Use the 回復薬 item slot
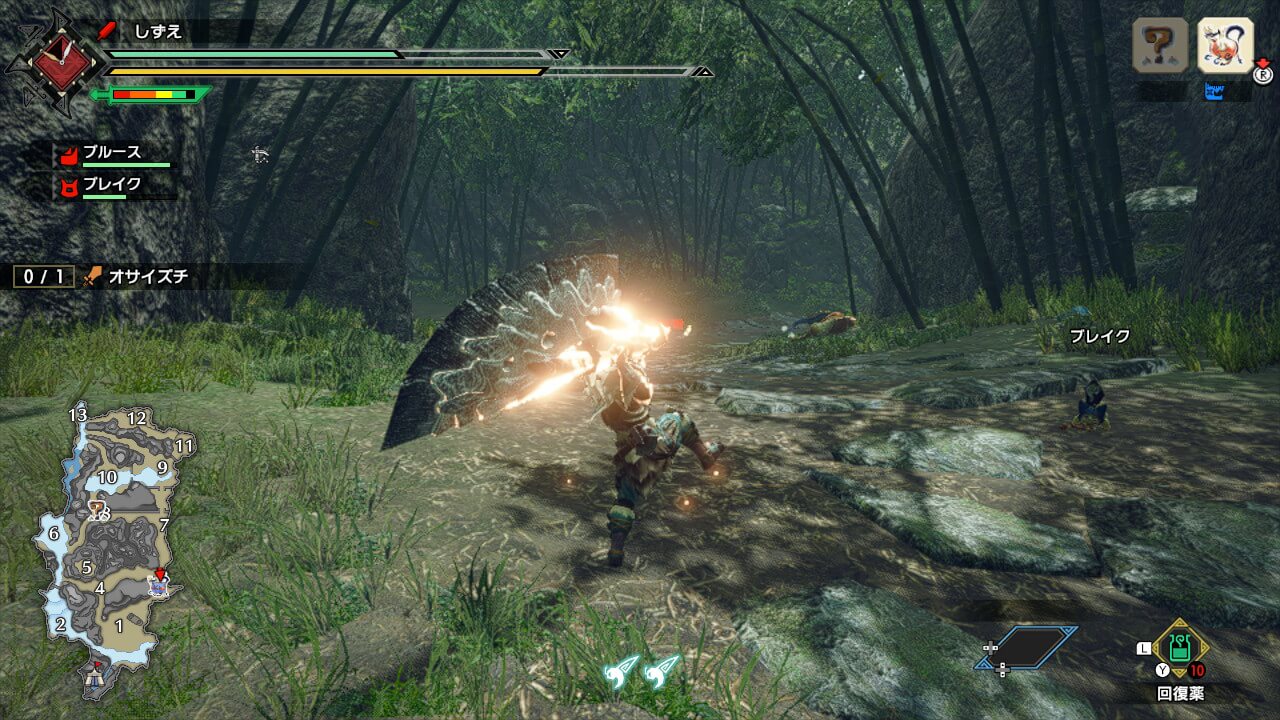The height and width of the screenshot is (720, 1280). (x=1180, y=650)
